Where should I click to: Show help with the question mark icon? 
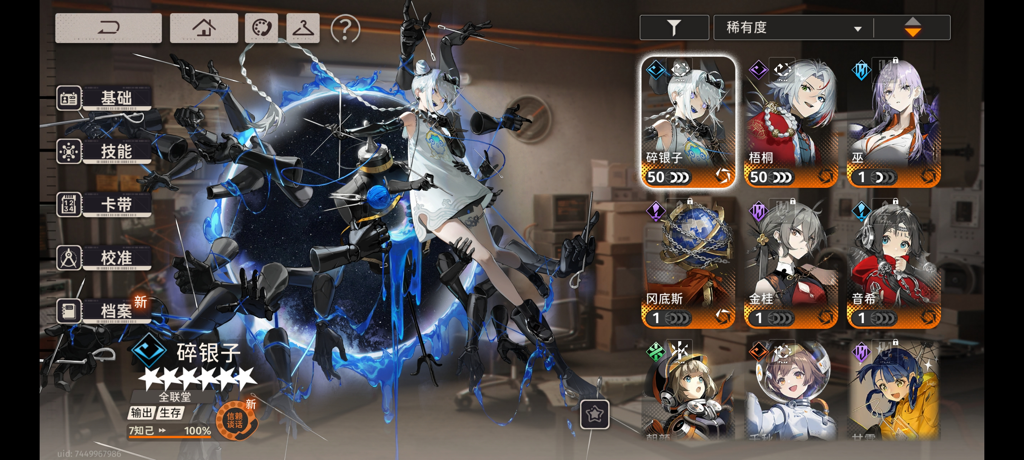345,29
